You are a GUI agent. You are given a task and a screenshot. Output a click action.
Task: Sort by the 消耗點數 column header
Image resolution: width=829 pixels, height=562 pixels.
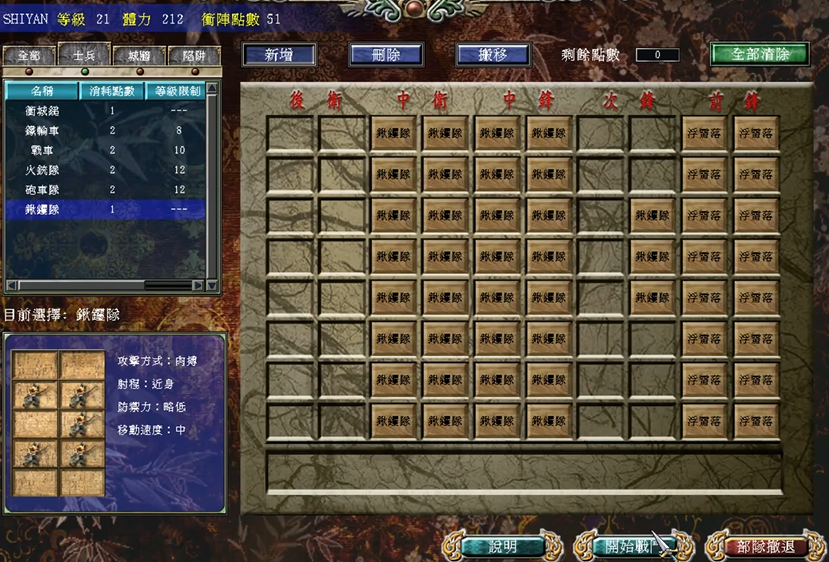[112, 91]
